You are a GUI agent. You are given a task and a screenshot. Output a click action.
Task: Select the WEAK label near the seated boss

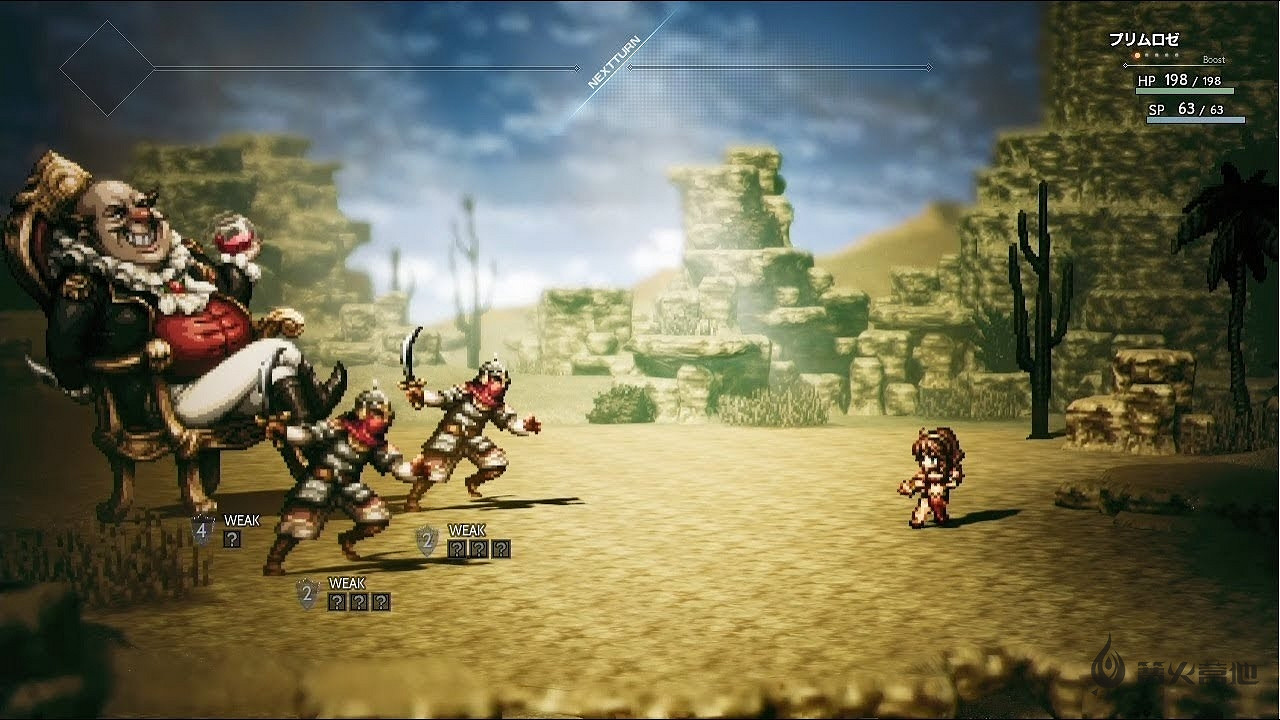[241, 519]
